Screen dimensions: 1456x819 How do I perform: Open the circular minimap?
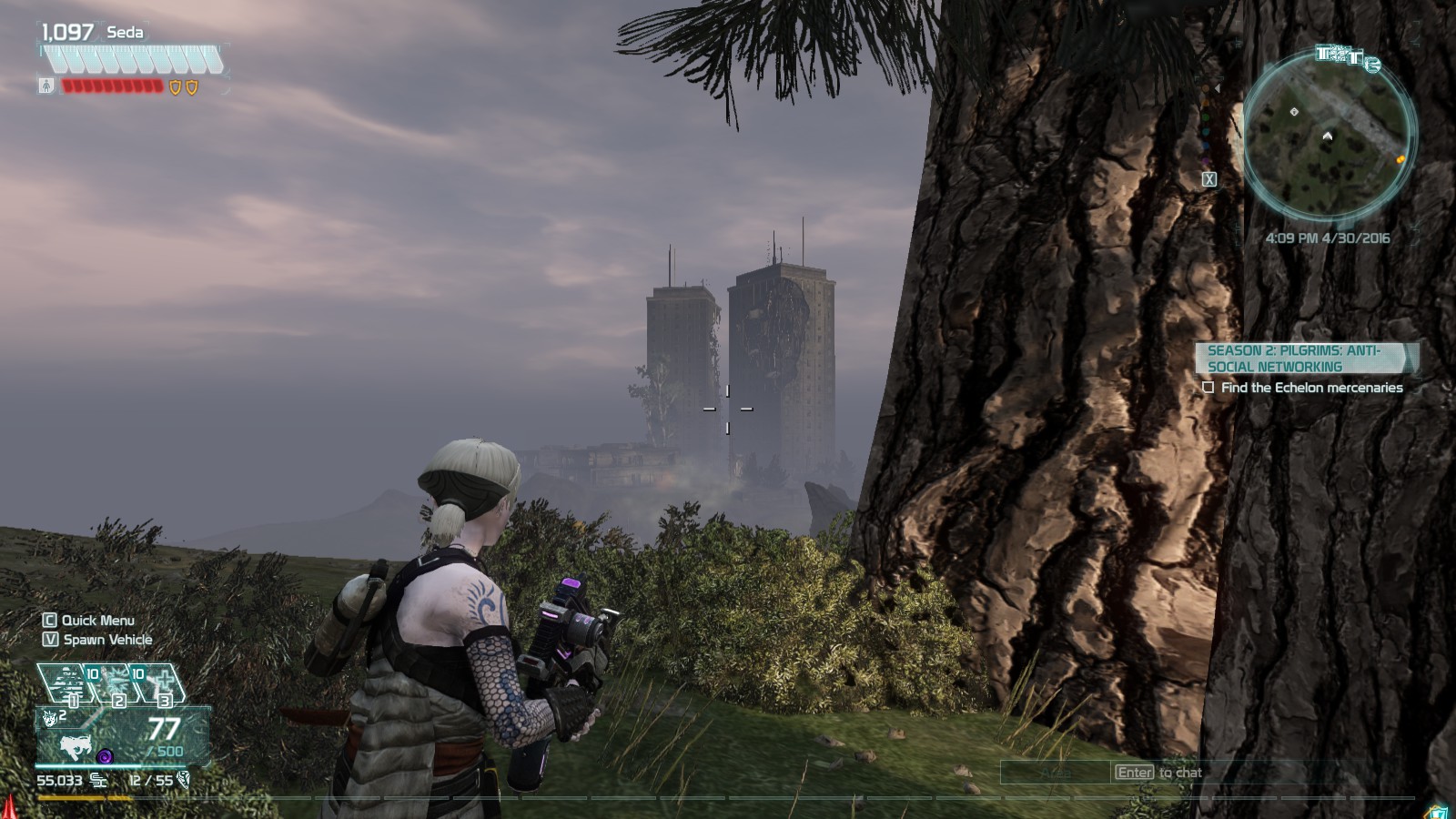(x=1328, y=136)
